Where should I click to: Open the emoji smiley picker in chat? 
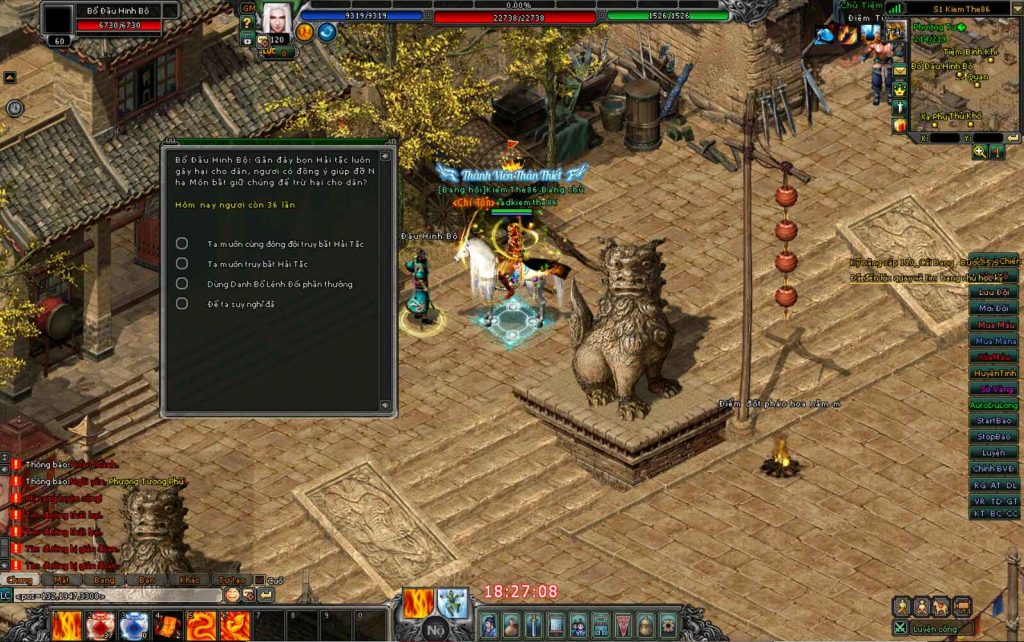pos(232,594)
